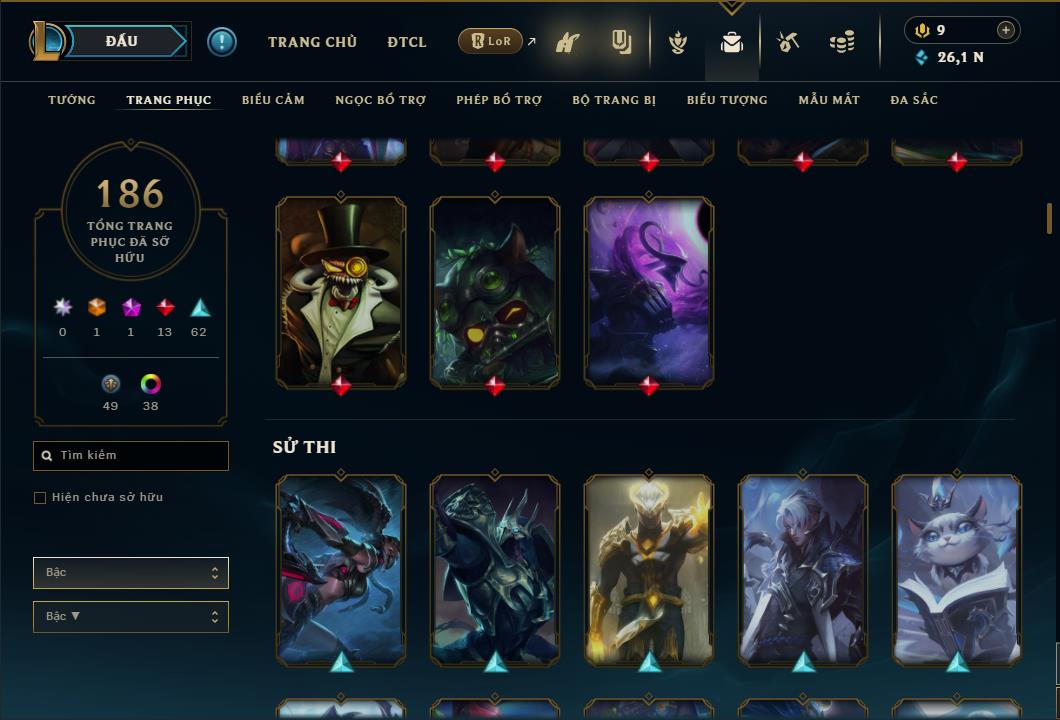Switch to the BIỂU CẢM tab
Image resolution: width=1060 pixels, height=720 pixels.
coord(273,100)
